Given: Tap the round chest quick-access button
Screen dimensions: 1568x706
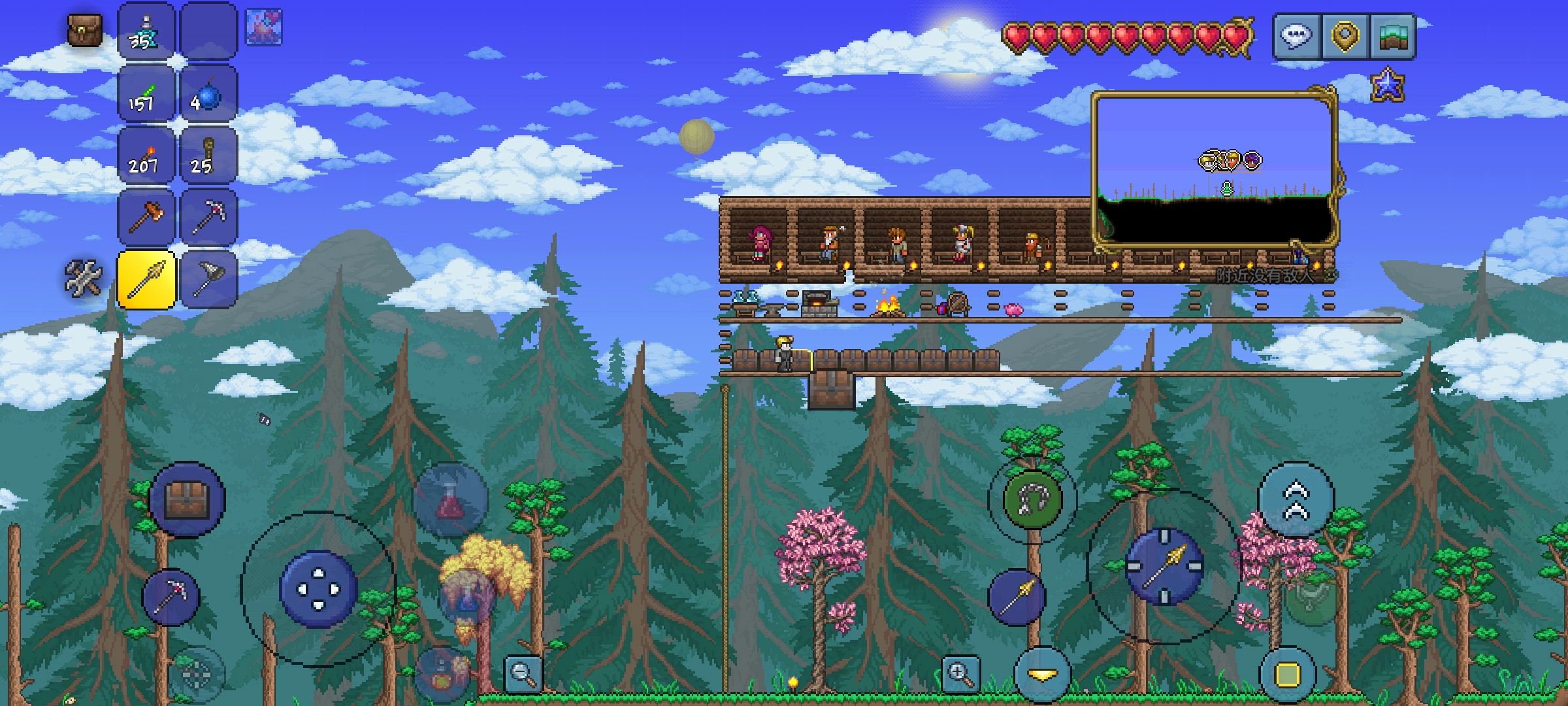Looking at the screenshot, I should (187, 500).
